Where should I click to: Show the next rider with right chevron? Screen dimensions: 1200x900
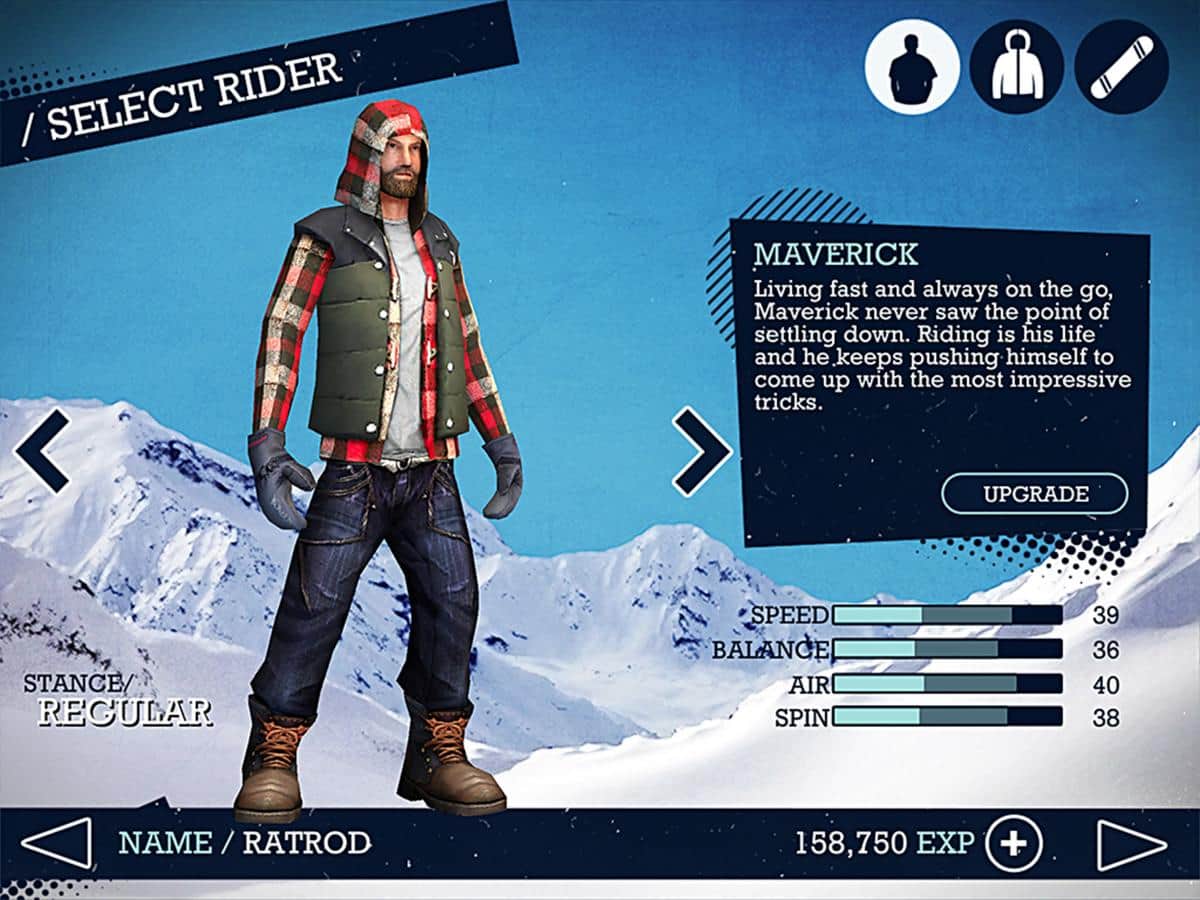coord(701,450)
